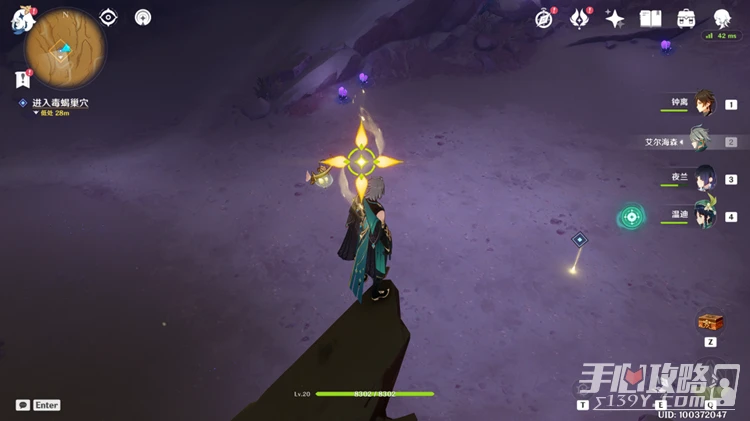Open the wish star icon
This screenshot has height=421, width=750.
point(615,18)
